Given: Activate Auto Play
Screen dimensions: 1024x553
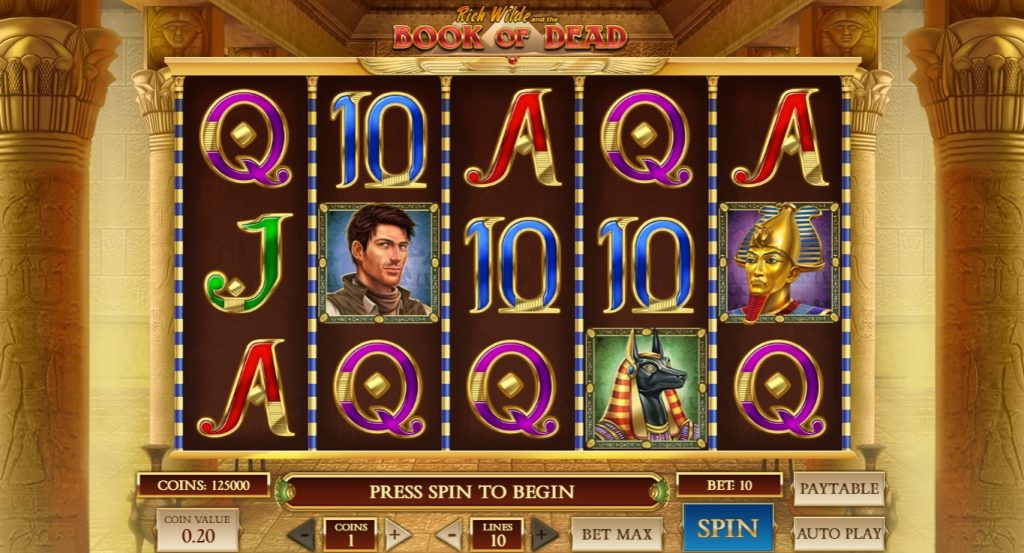Looking at the screenshot, I should coord(839,533).
